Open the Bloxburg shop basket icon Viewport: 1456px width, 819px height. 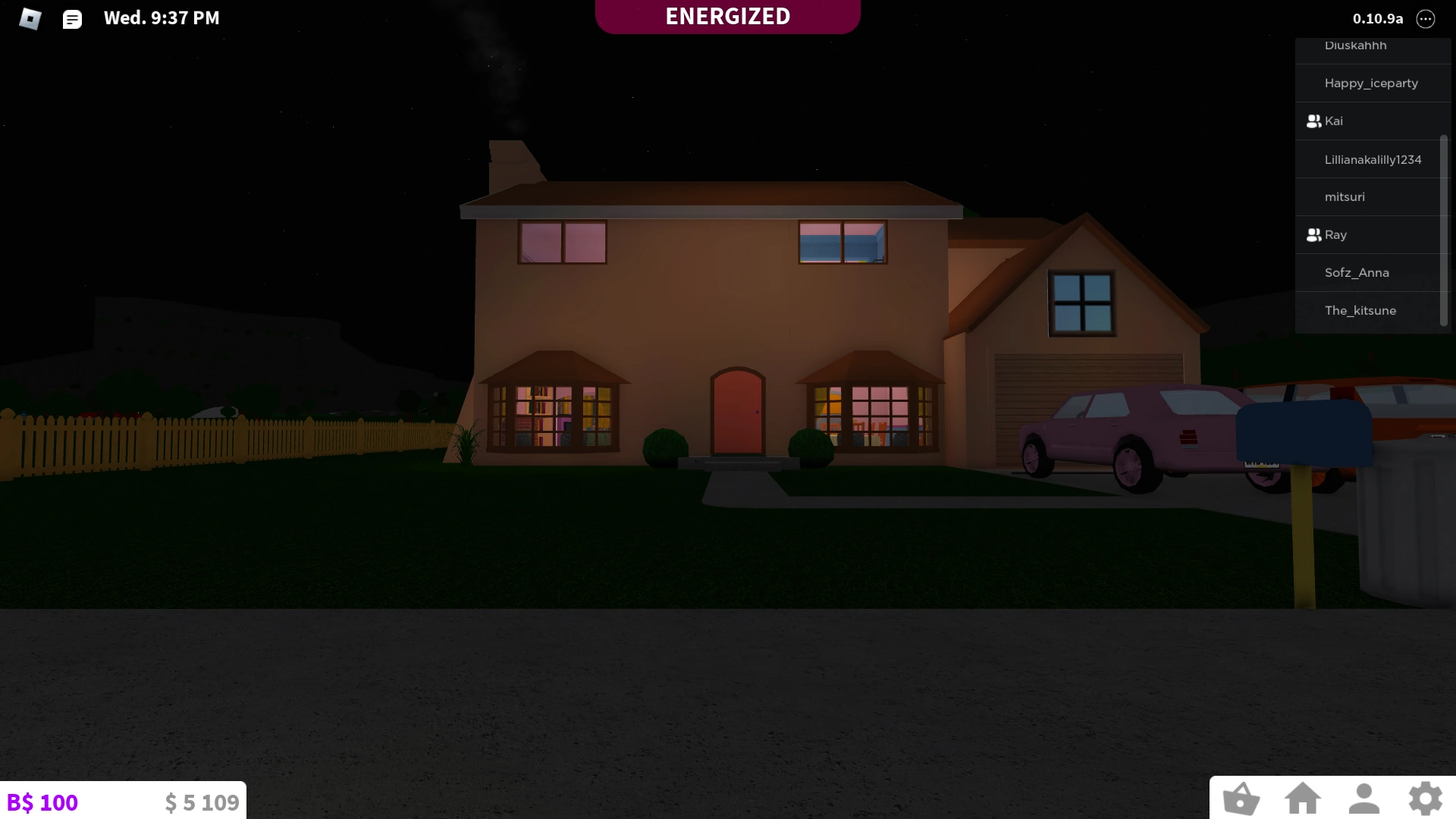pyautogui.click(x=1242, y=798)
